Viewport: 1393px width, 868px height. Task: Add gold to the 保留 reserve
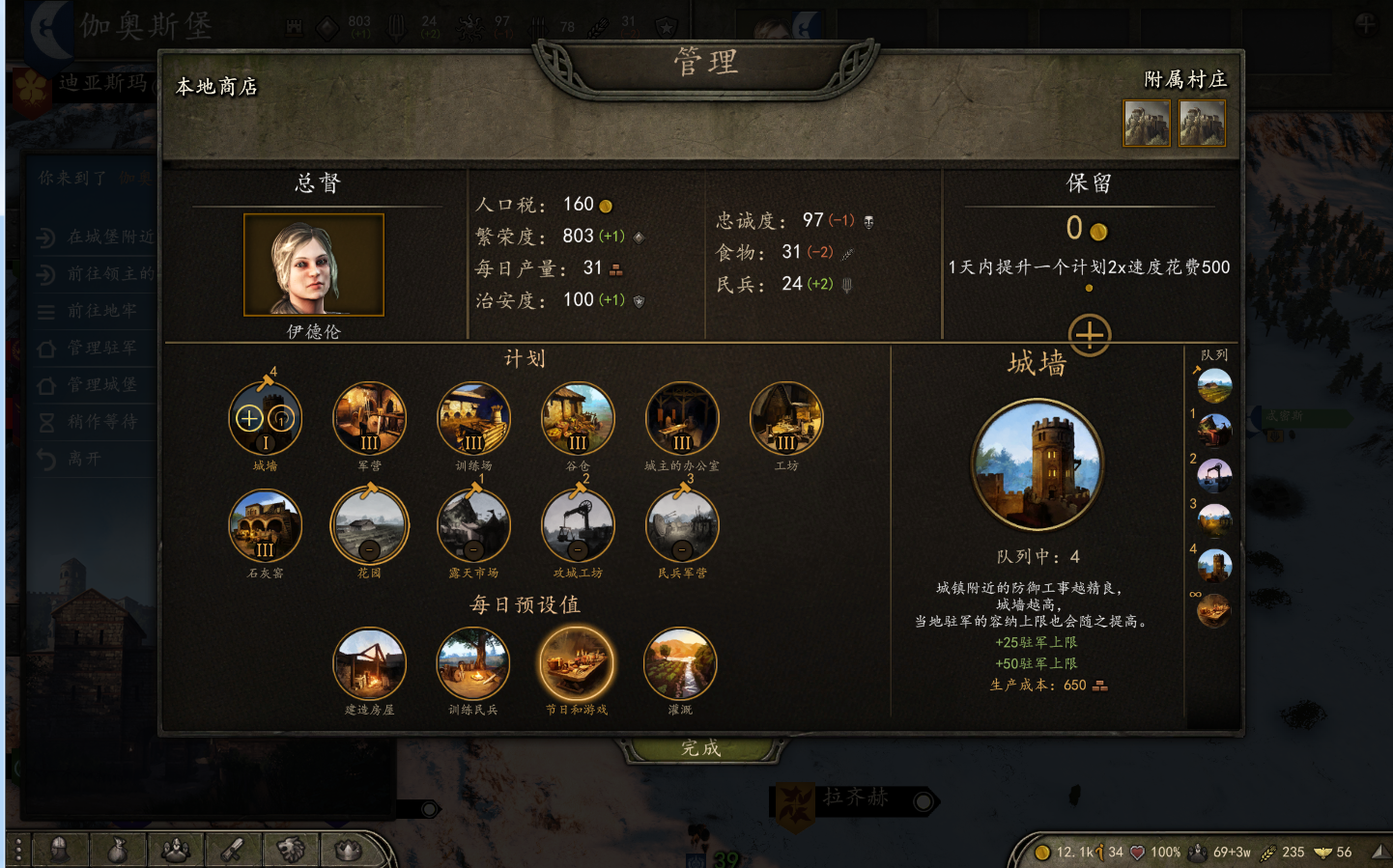pos(1089,335)
